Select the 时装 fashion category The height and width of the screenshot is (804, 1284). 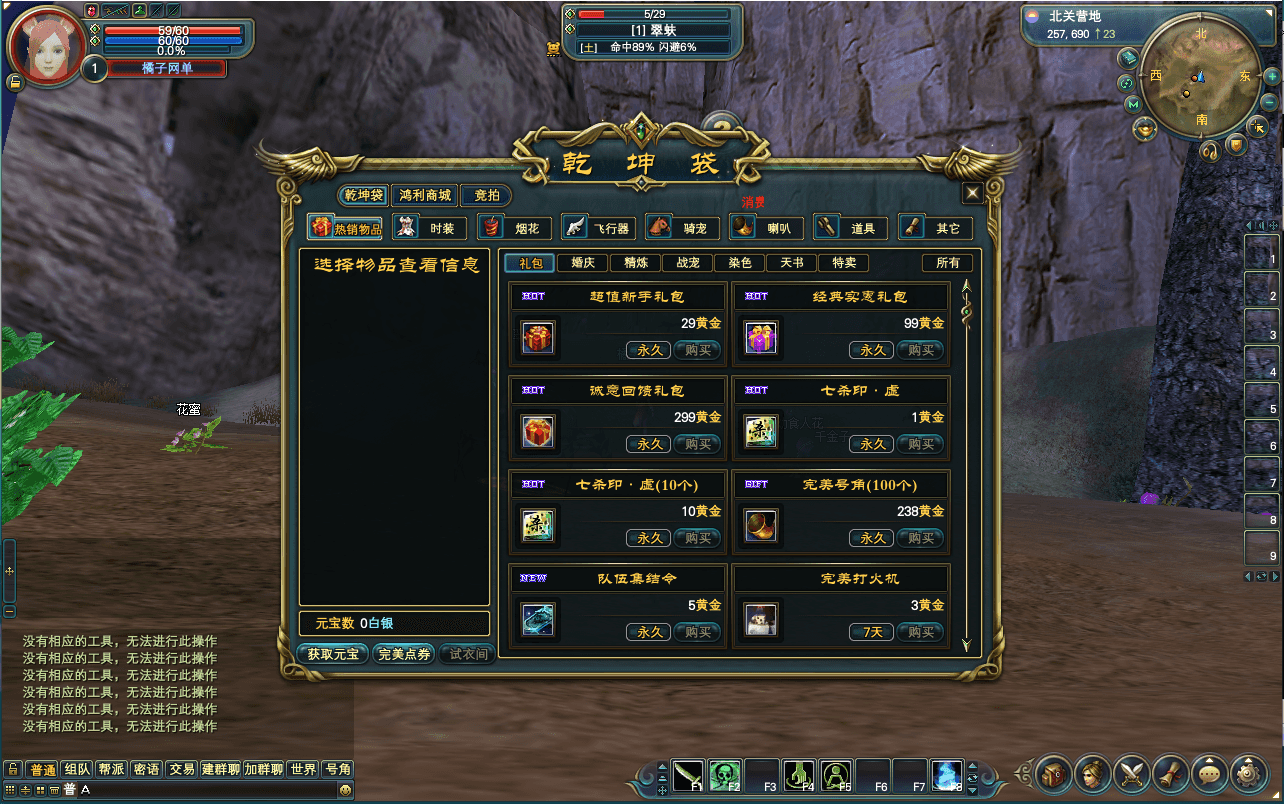[429, 228]
